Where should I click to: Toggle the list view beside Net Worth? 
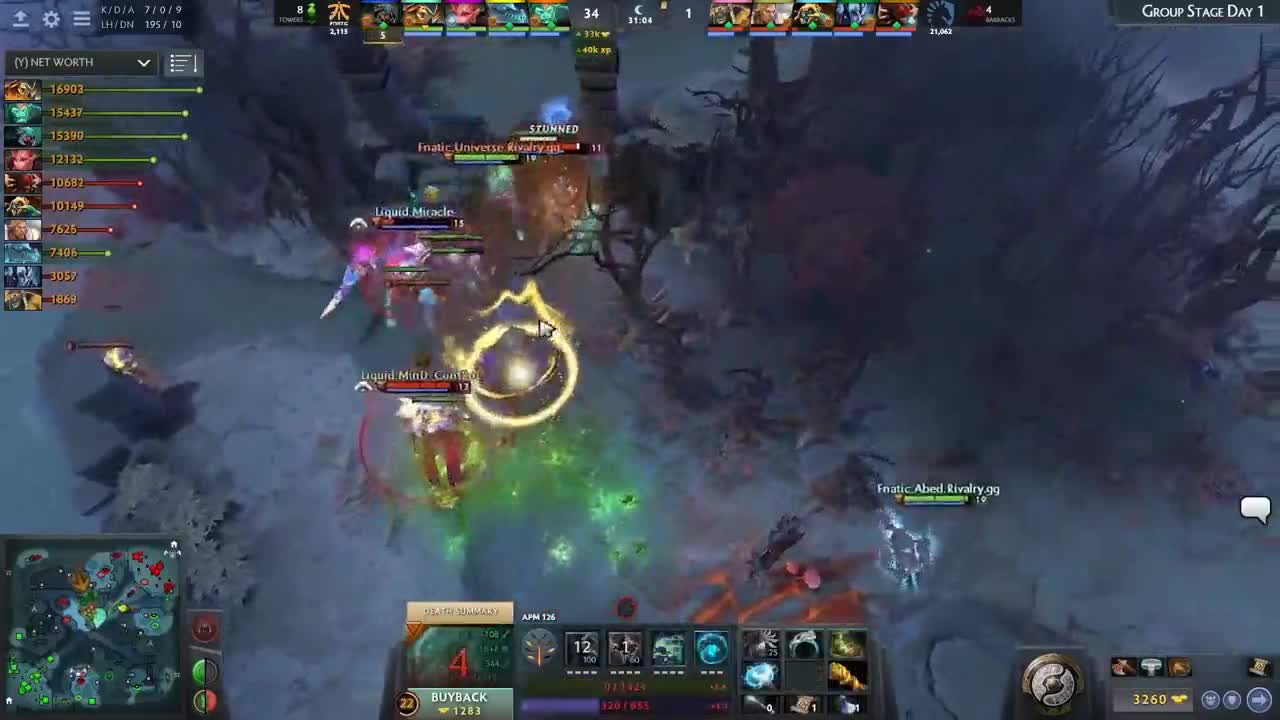(180, 63)
